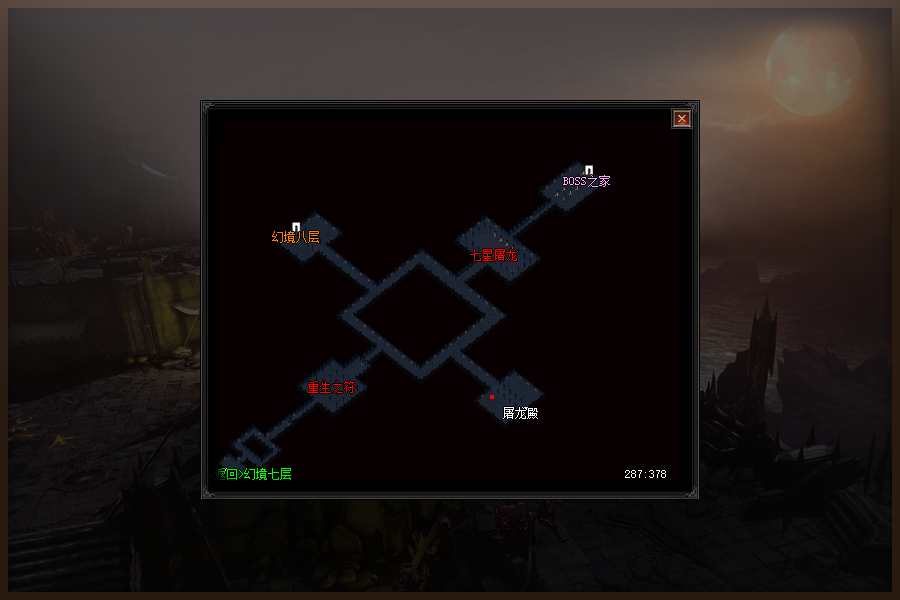Select the 重生之符 location on the map
Viewport: 900px width, 600px height.
(331, 387)
